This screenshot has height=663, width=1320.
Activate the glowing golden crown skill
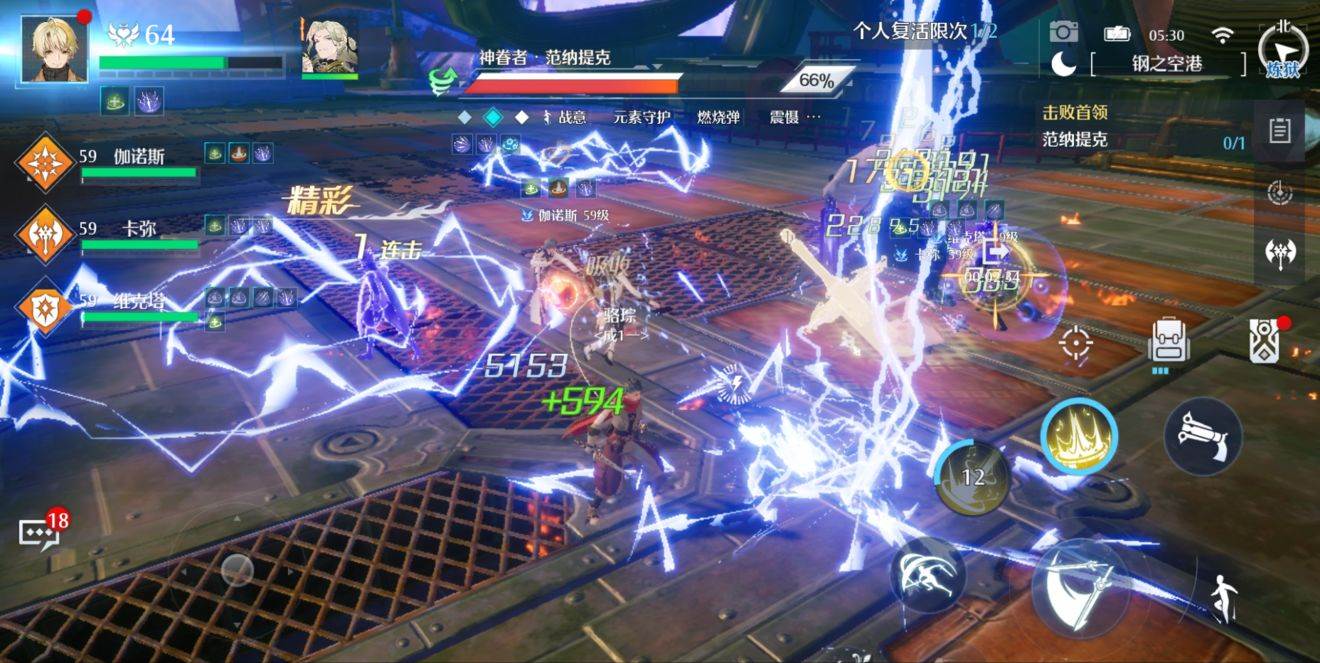1079,437
